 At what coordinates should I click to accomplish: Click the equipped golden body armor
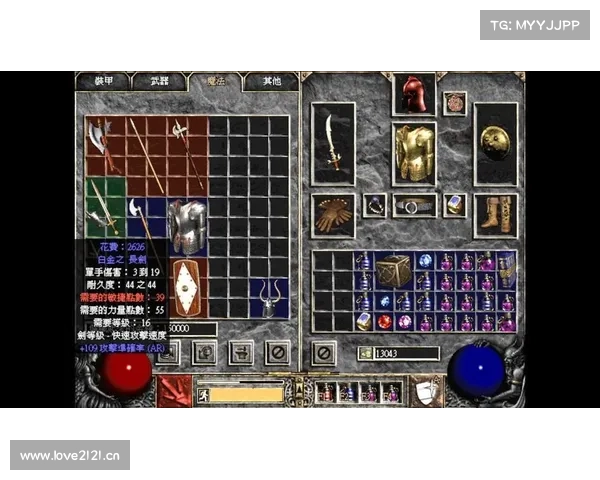[x=413, y=153]
